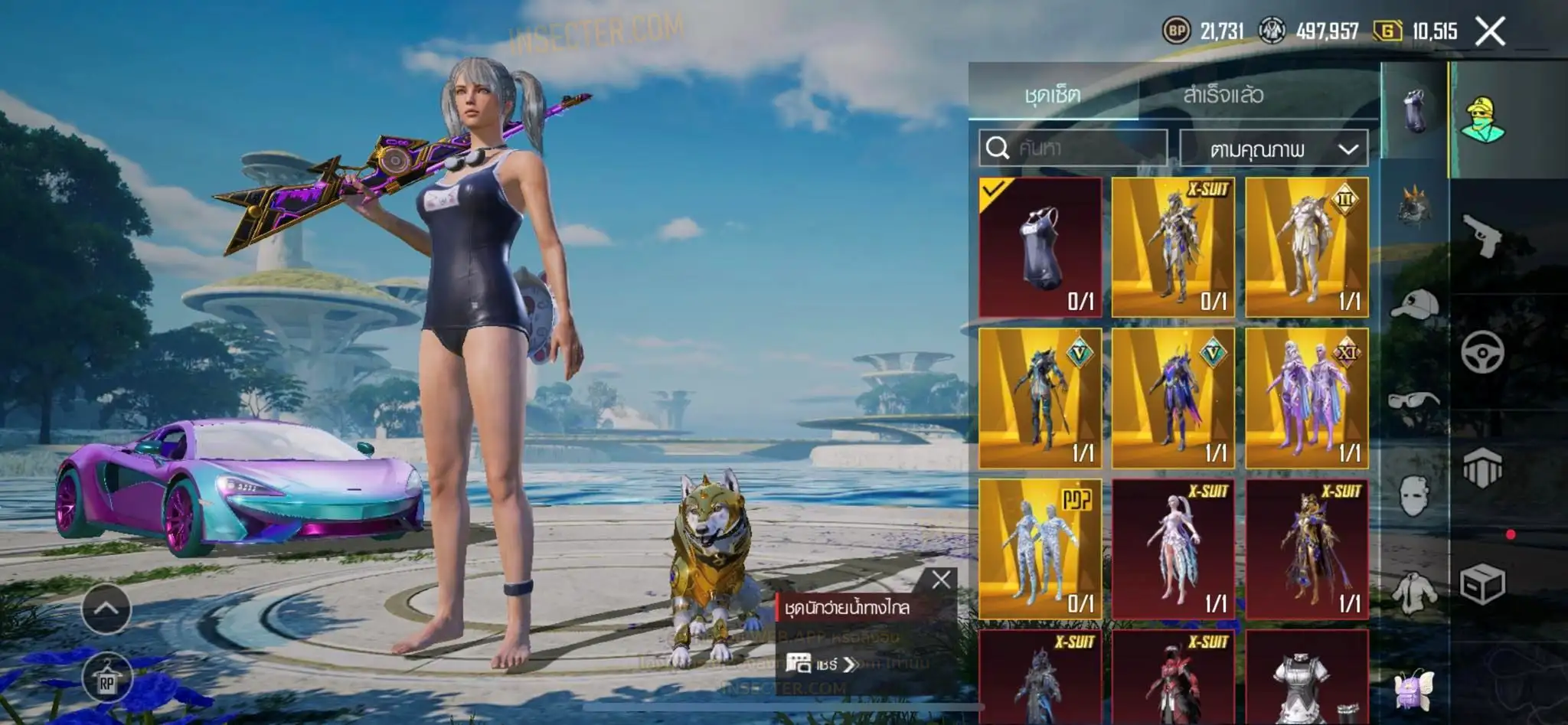Open the steering wheel vehicle category
The width and height of the screenshot is (1568, 725).
(1482, 352)
